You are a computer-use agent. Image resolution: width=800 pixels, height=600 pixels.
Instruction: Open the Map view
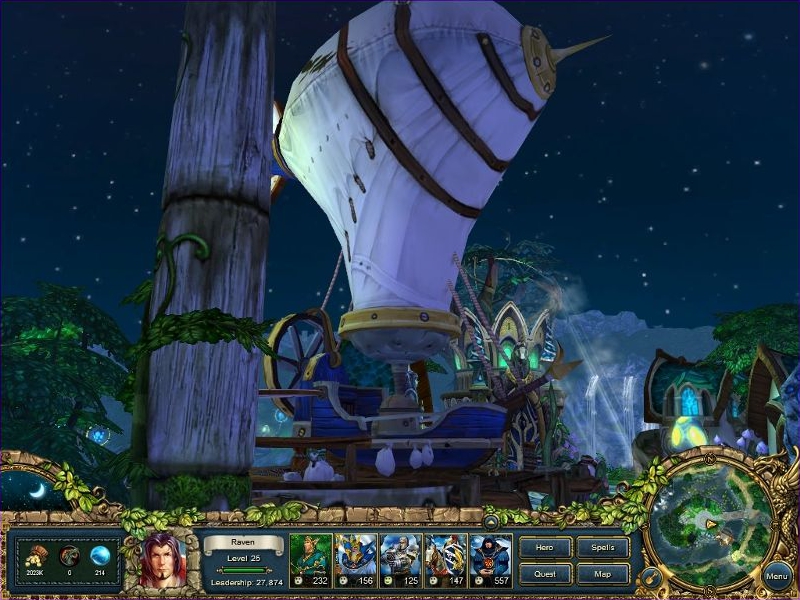[x=603, y=574]
